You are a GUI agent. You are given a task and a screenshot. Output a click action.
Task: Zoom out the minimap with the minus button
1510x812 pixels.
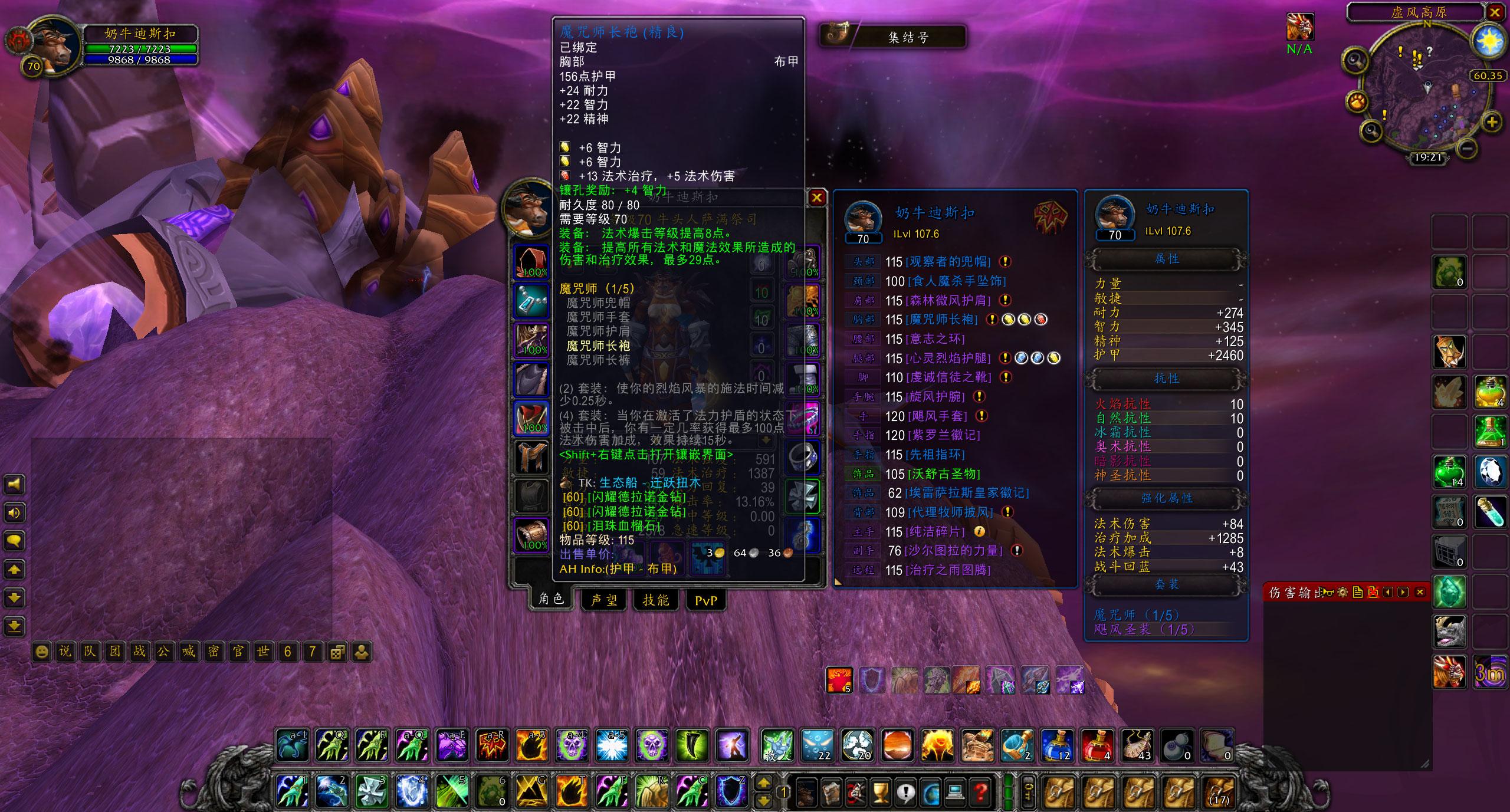click(x=1469, y=147)
